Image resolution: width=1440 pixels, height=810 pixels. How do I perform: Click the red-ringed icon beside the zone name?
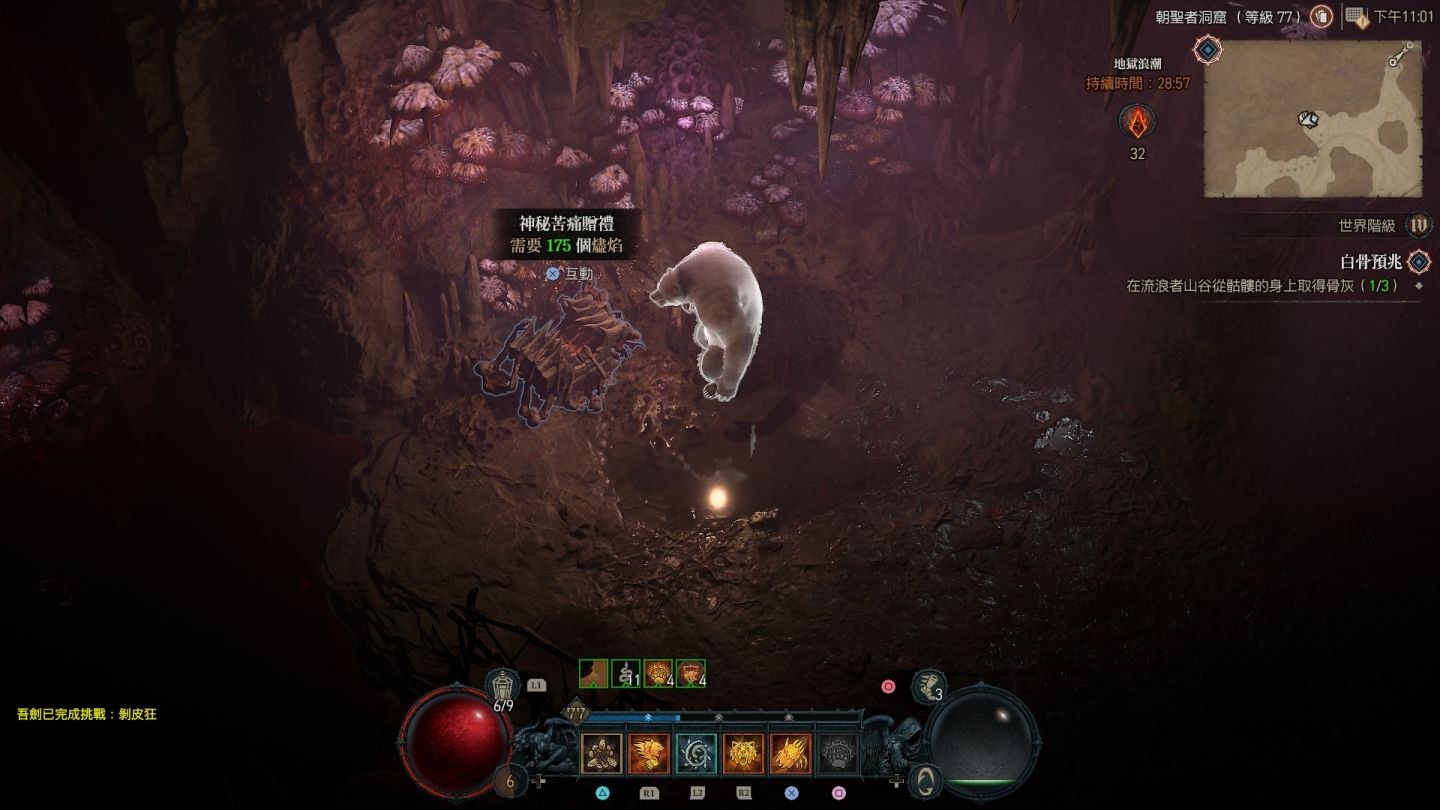1322,16
